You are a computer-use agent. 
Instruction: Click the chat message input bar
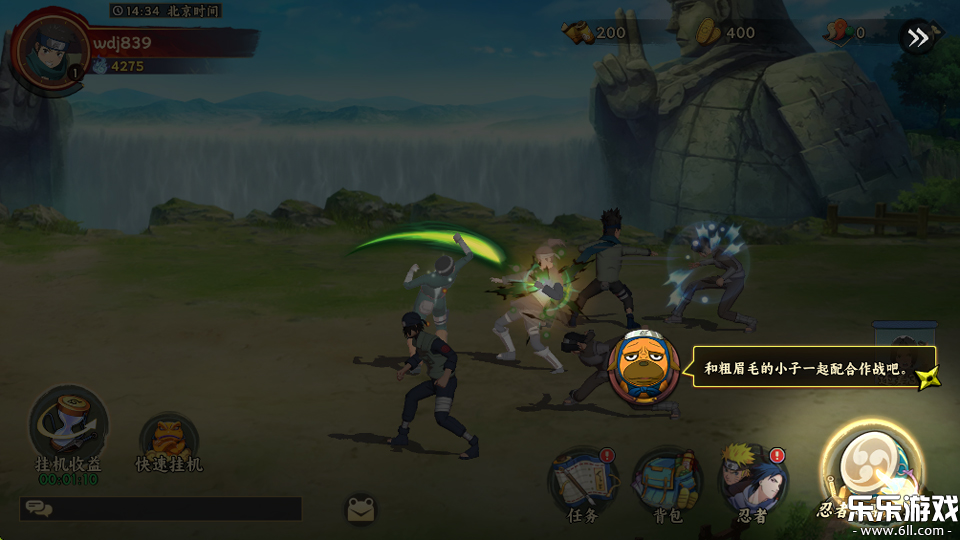(x=160, y=508)
